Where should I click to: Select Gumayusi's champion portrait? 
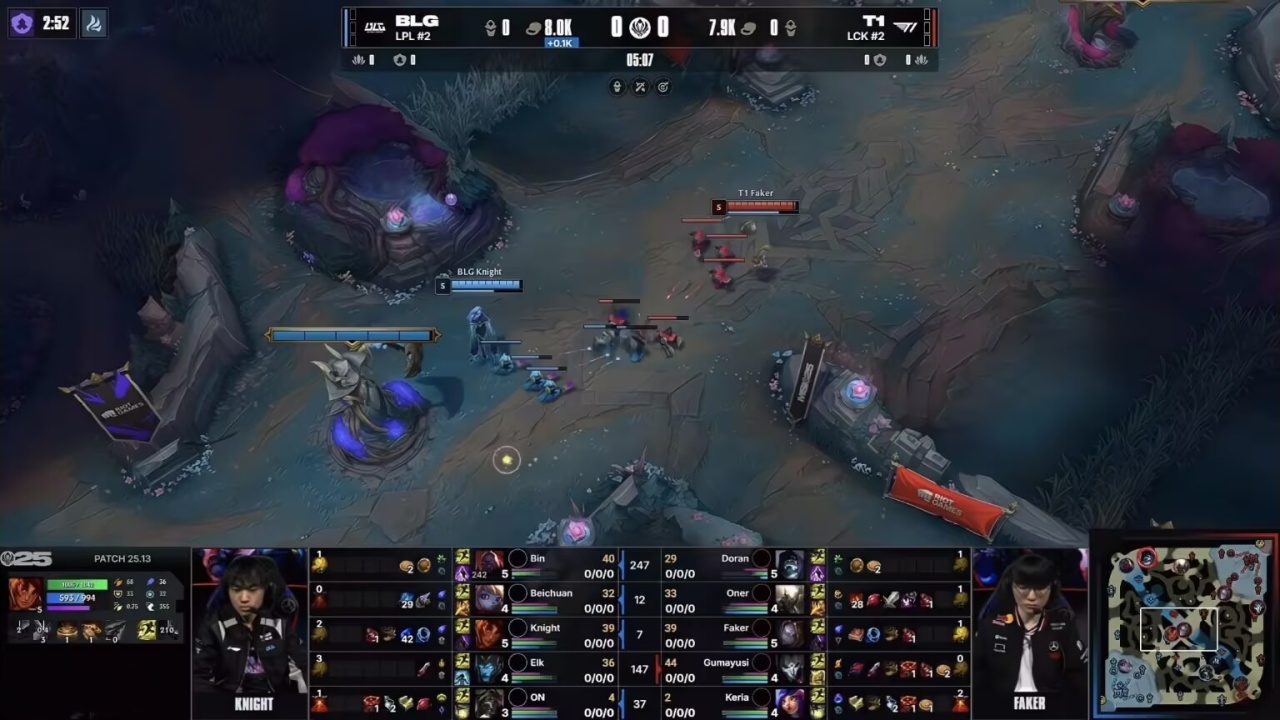(790, 668)
